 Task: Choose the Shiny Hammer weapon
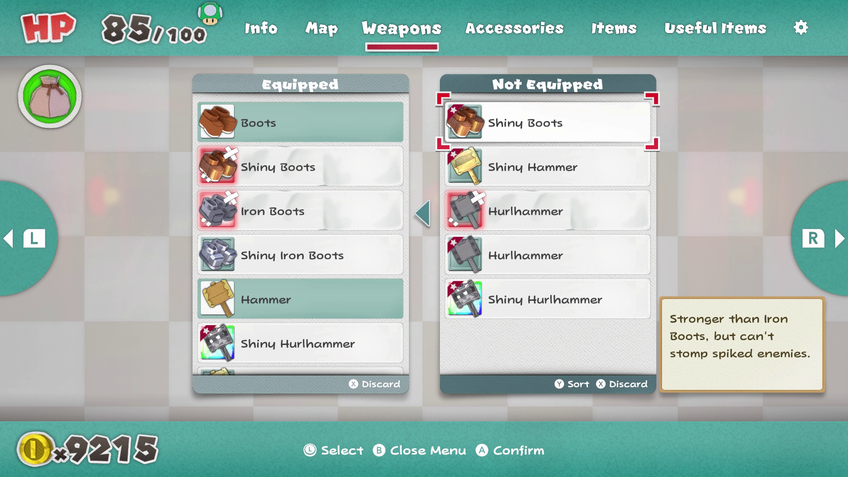coord(547,167)
